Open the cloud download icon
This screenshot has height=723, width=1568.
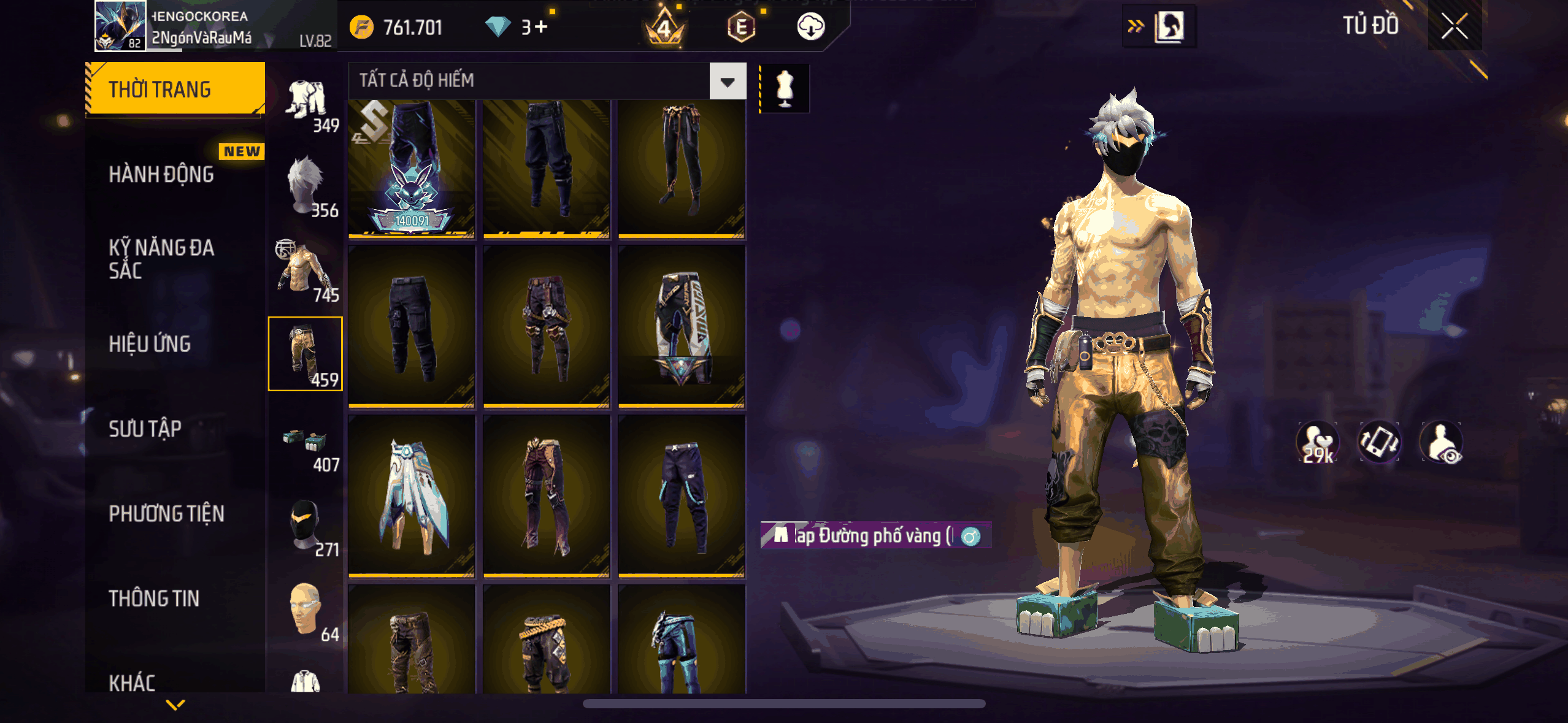coord(810,27)
